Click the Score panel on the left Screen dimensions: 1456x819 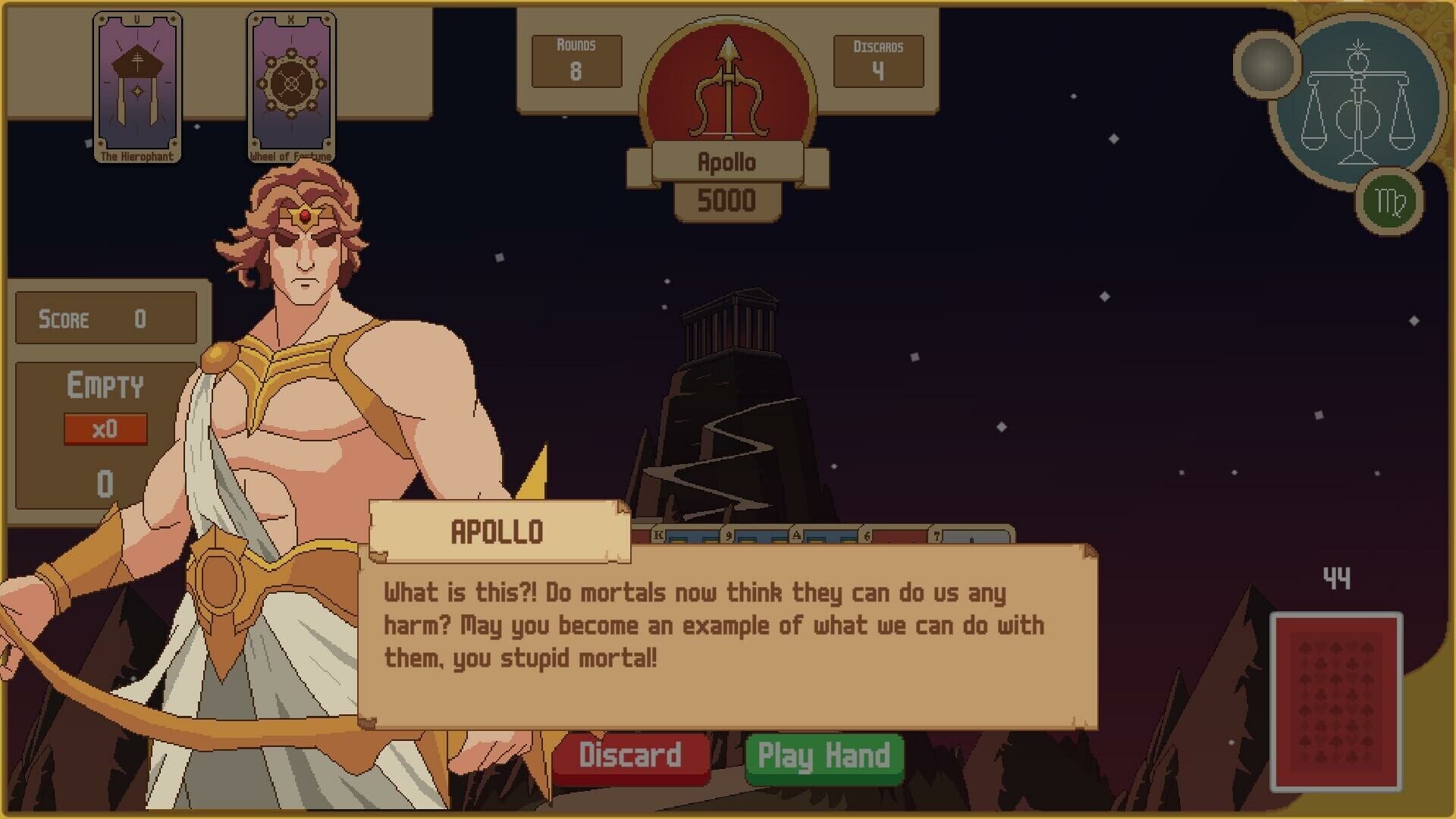tap(105, 317)
